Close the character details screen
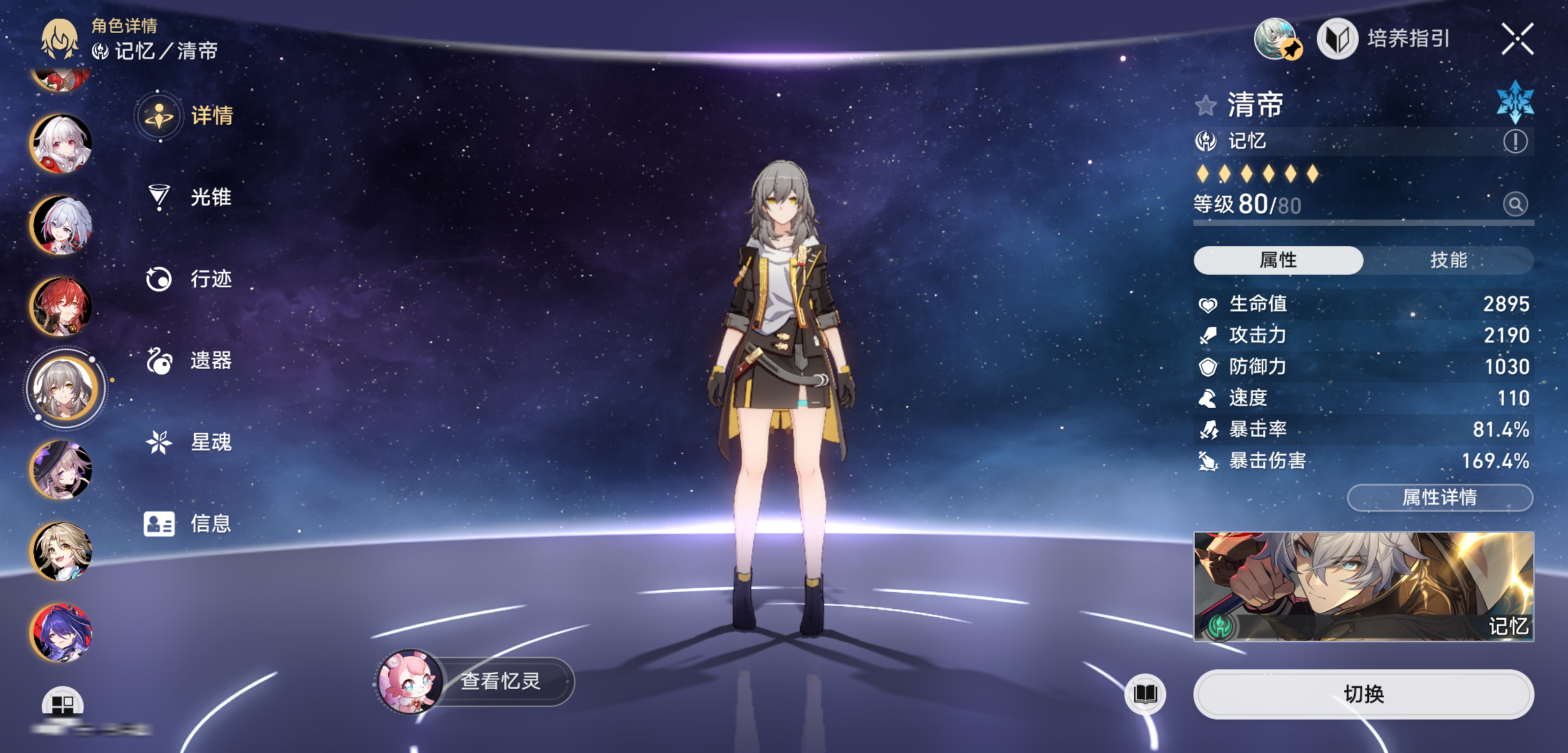 pos(1517,39)
